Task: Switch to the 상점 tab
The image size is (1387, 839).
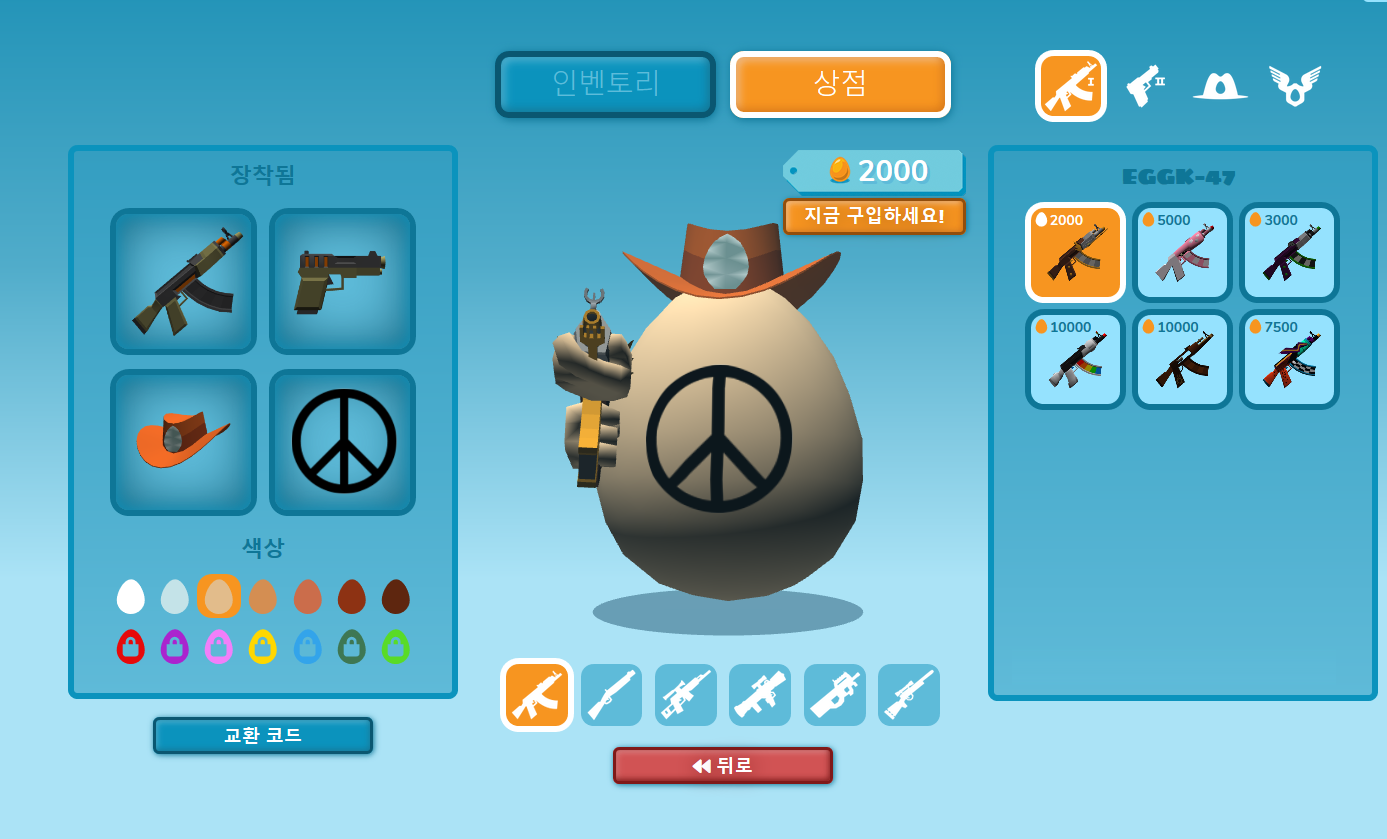Action: tap(840, 85)
